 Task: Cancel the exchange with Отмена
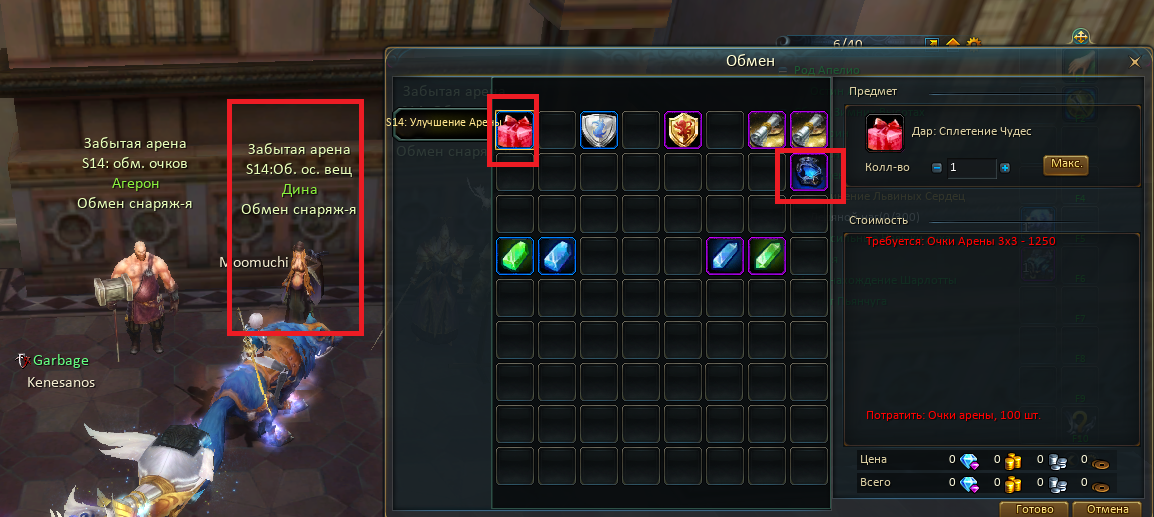pos(1106,509)
